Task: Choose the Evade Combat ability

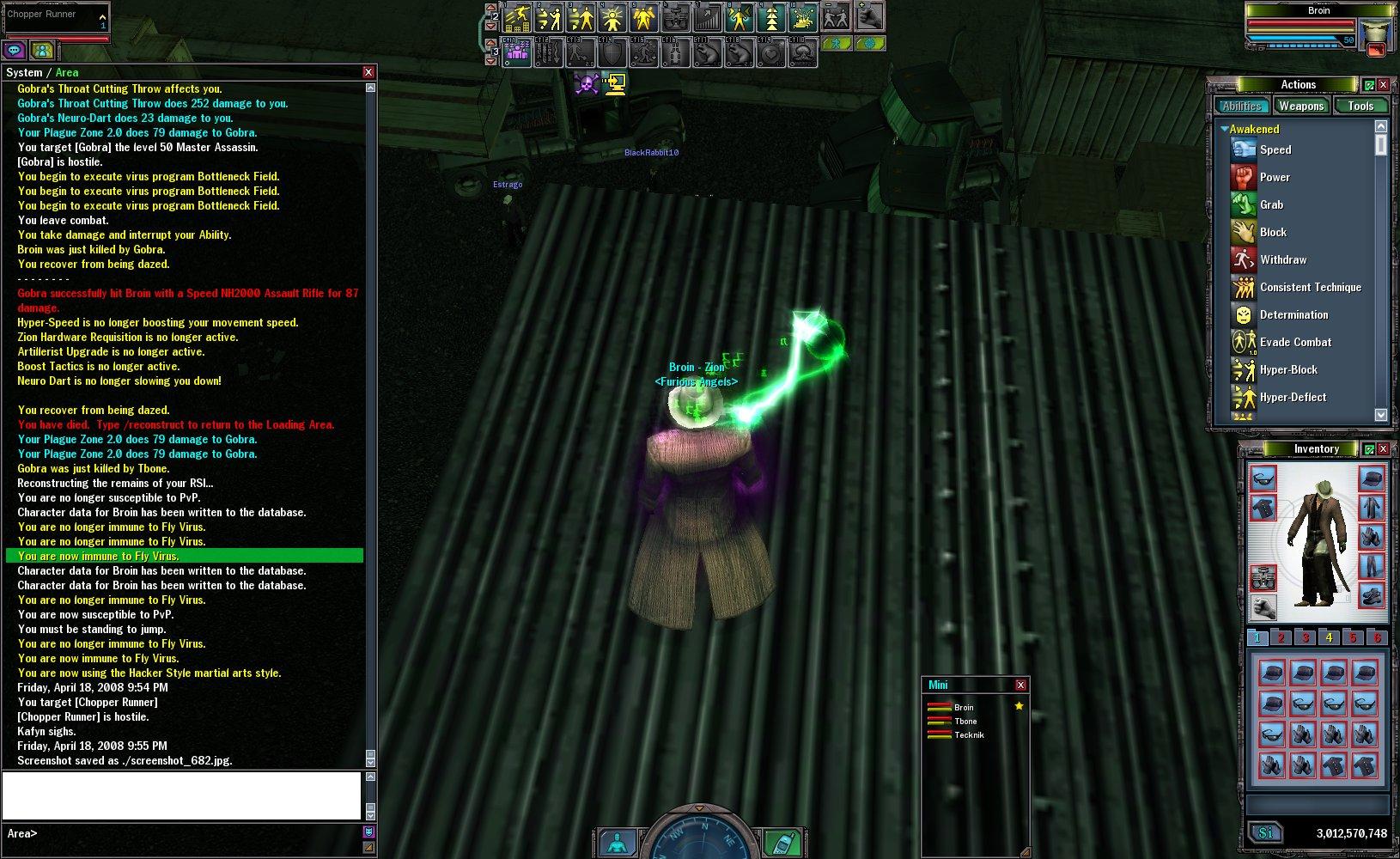Action: point(1295,342)
